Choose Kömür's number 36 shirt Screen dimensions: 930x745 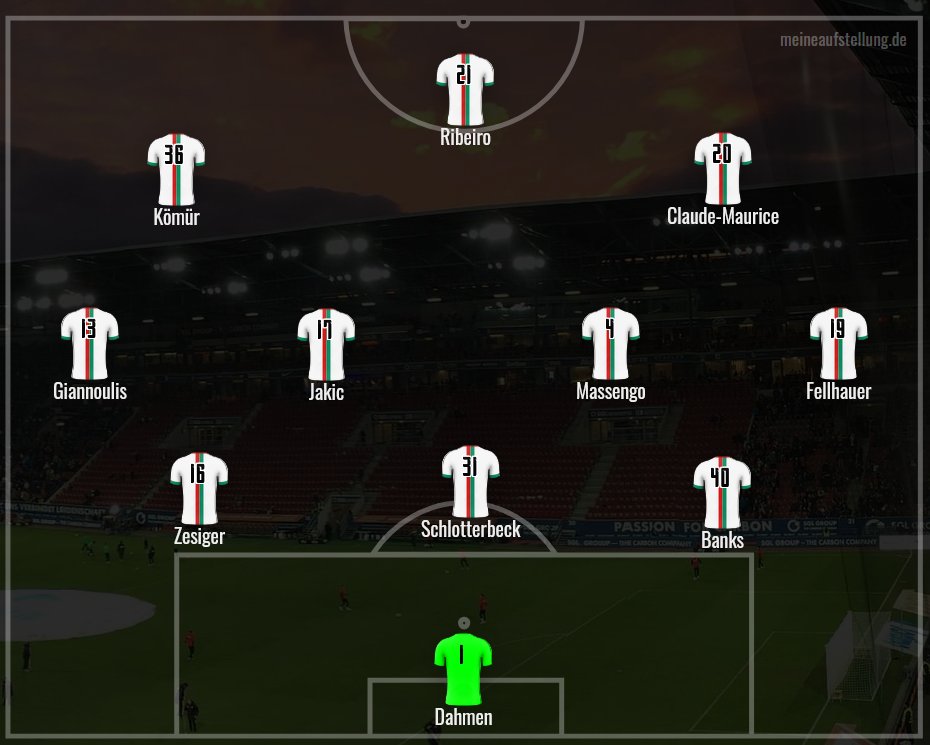[176, 168]
